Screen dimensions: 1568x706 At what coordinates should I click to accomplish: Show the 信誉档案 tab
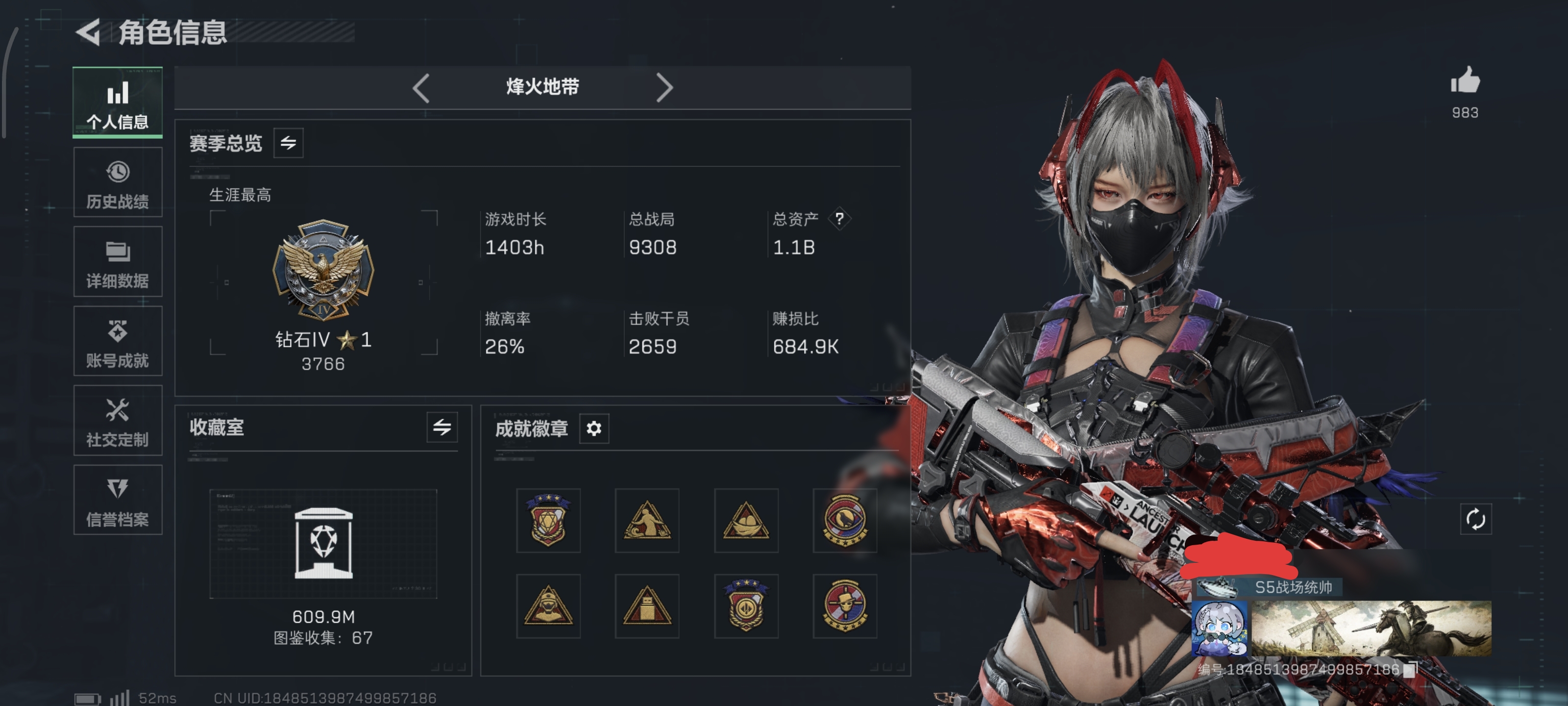point(118,500)
